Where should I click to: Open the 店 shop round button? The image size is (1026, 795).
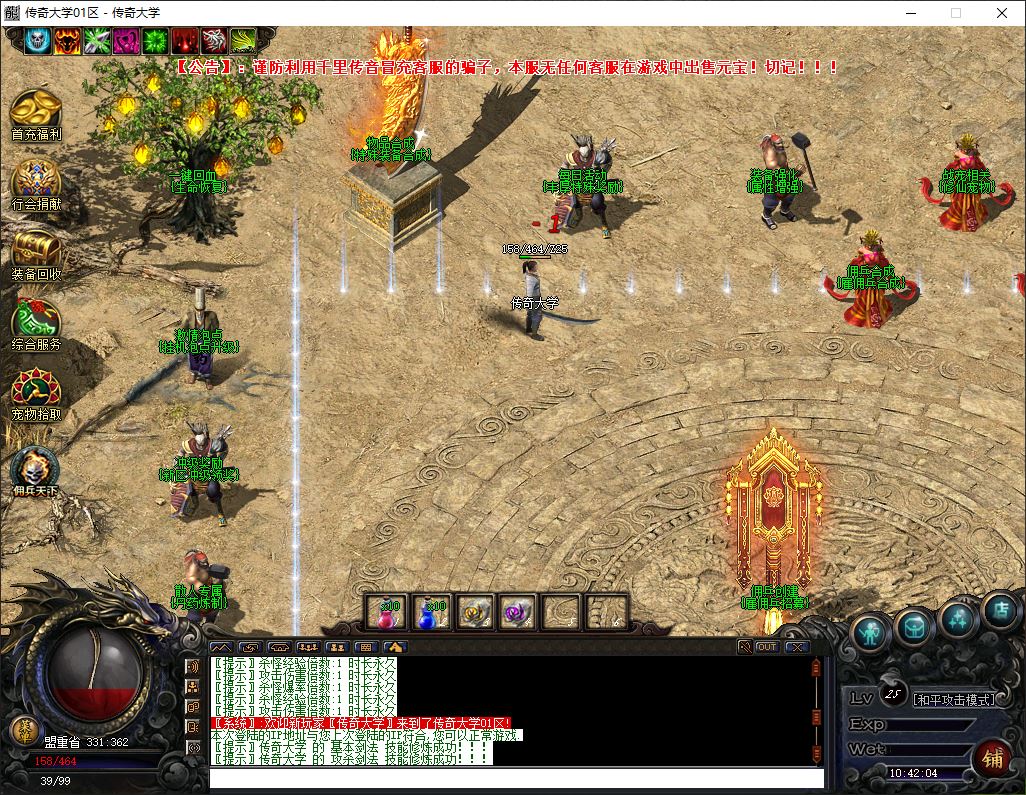tap(998, 609)
